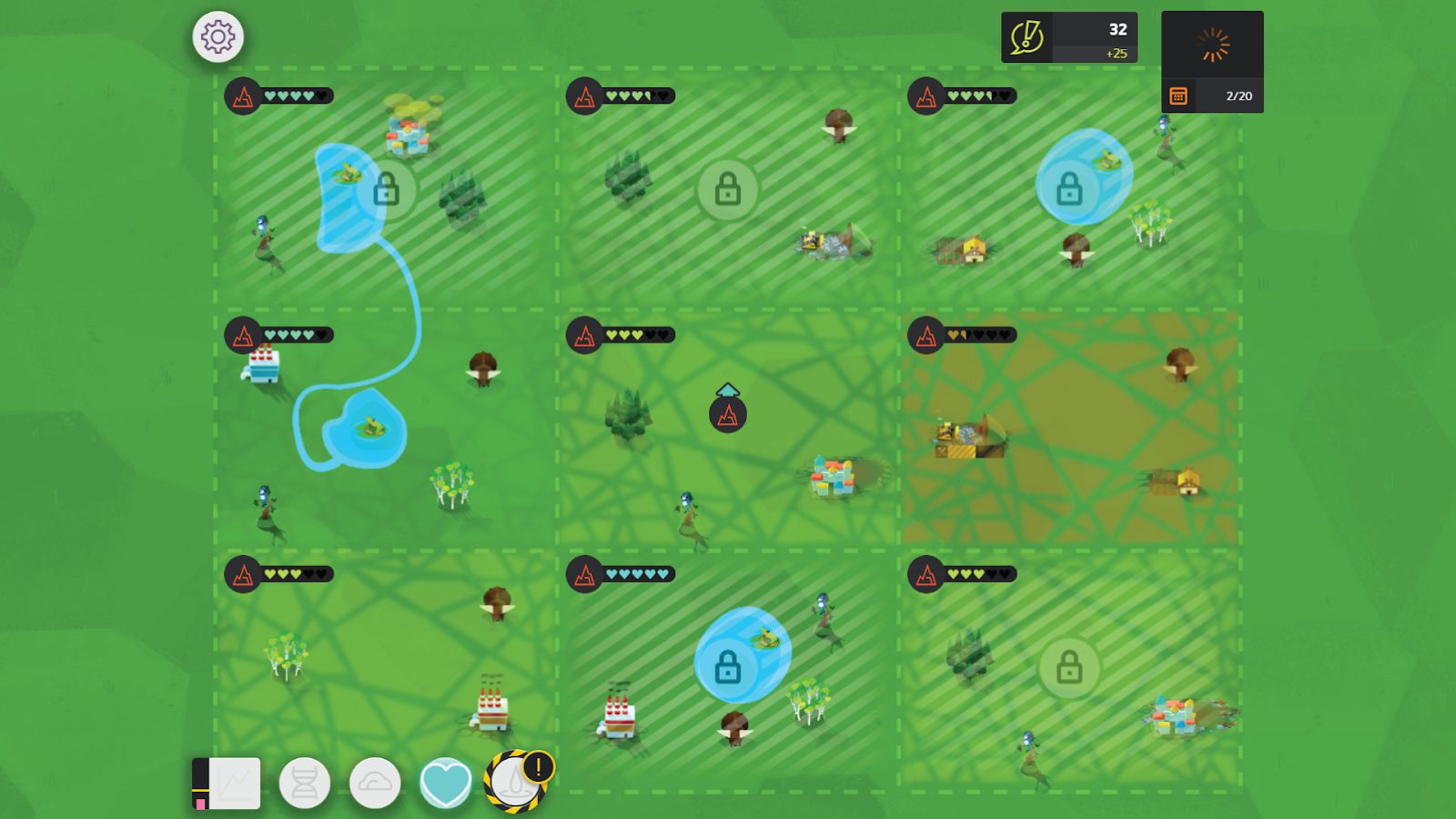Click the upgrade arrow above the center mountain badge
Viewport: 1456px width, 819px height.
[727, 389]
